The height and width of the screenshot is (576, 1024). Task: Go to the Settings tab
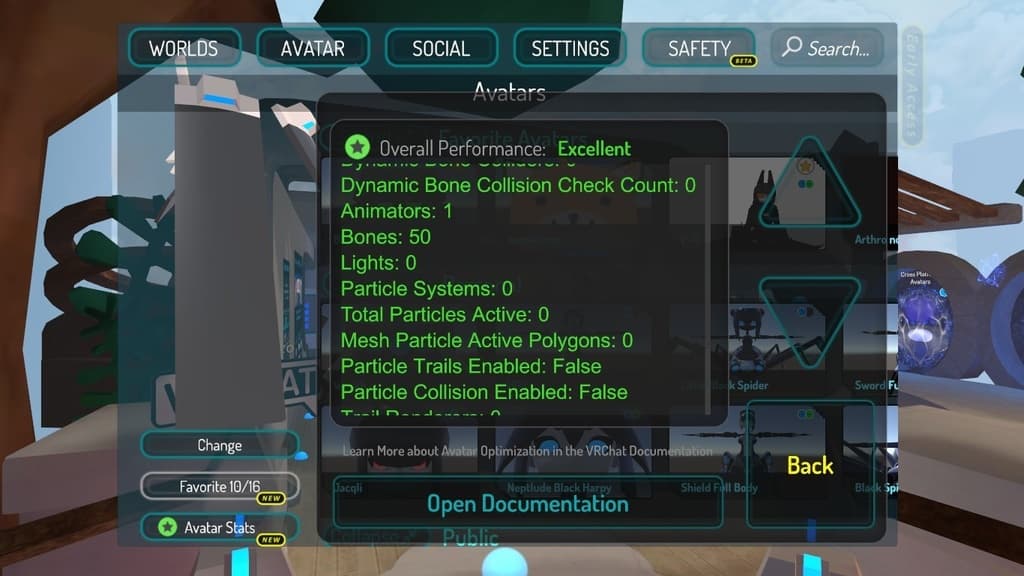point(570,48)
